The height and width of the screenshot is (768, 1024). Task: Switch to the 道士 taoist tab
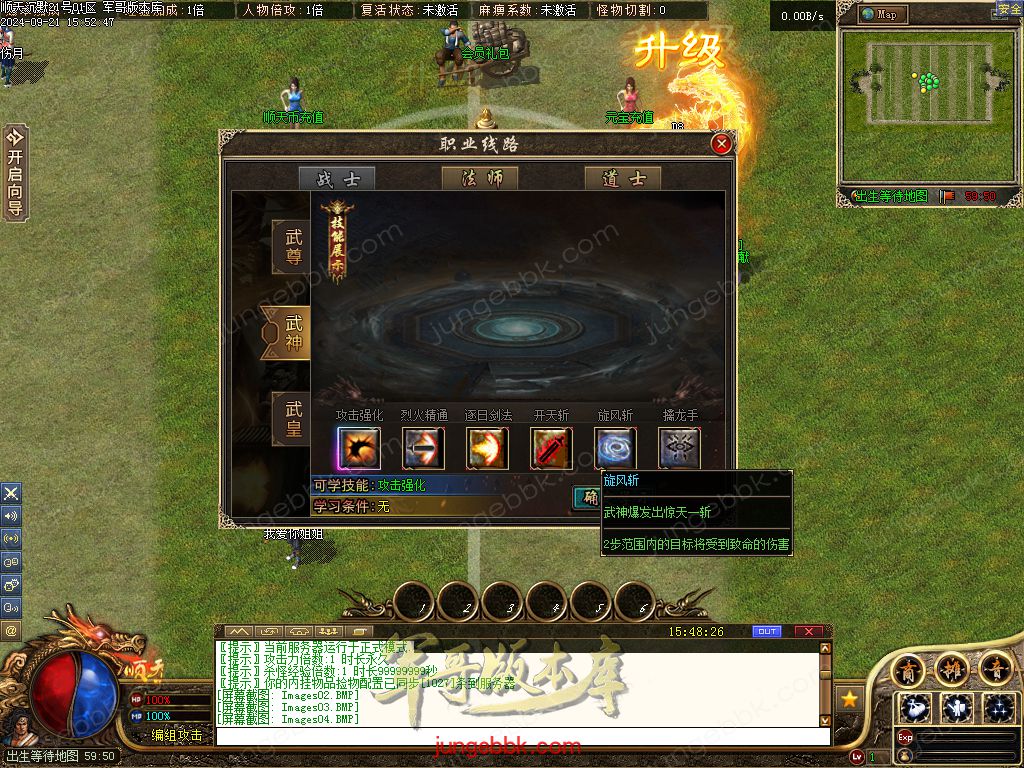623,179
